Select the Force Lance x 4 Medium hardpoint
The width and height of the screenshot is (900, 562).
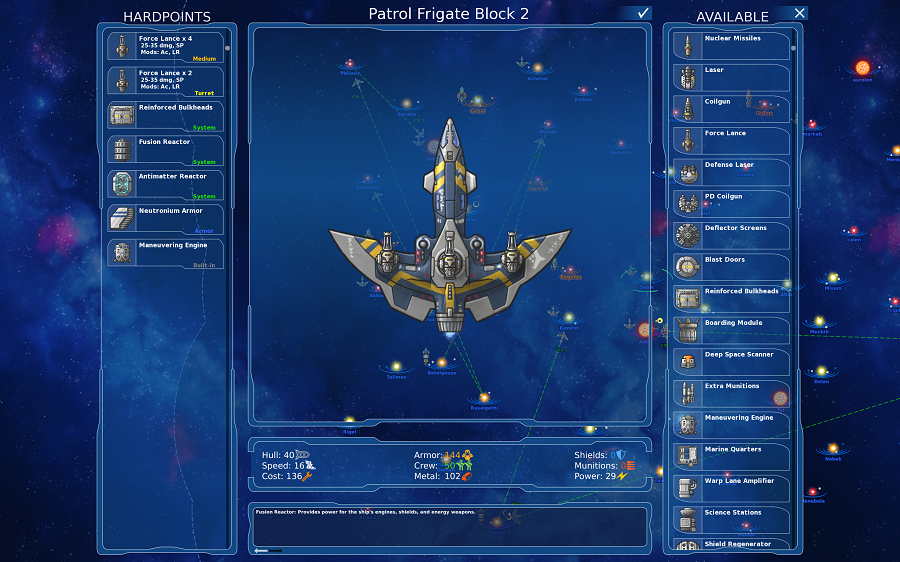coord(166,47)
